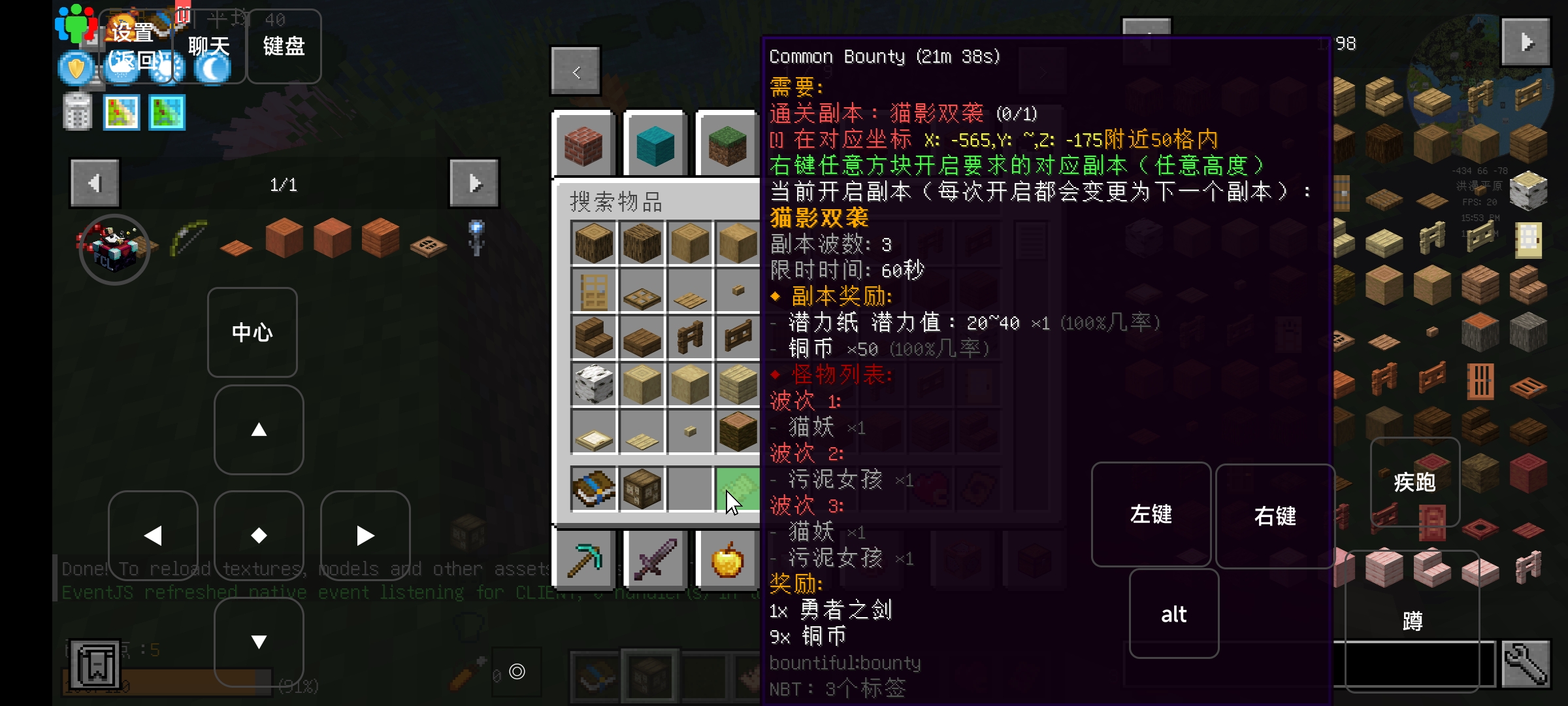
Task: Switch to the pickaxe tools tab
Action: (x=583, y=560)
